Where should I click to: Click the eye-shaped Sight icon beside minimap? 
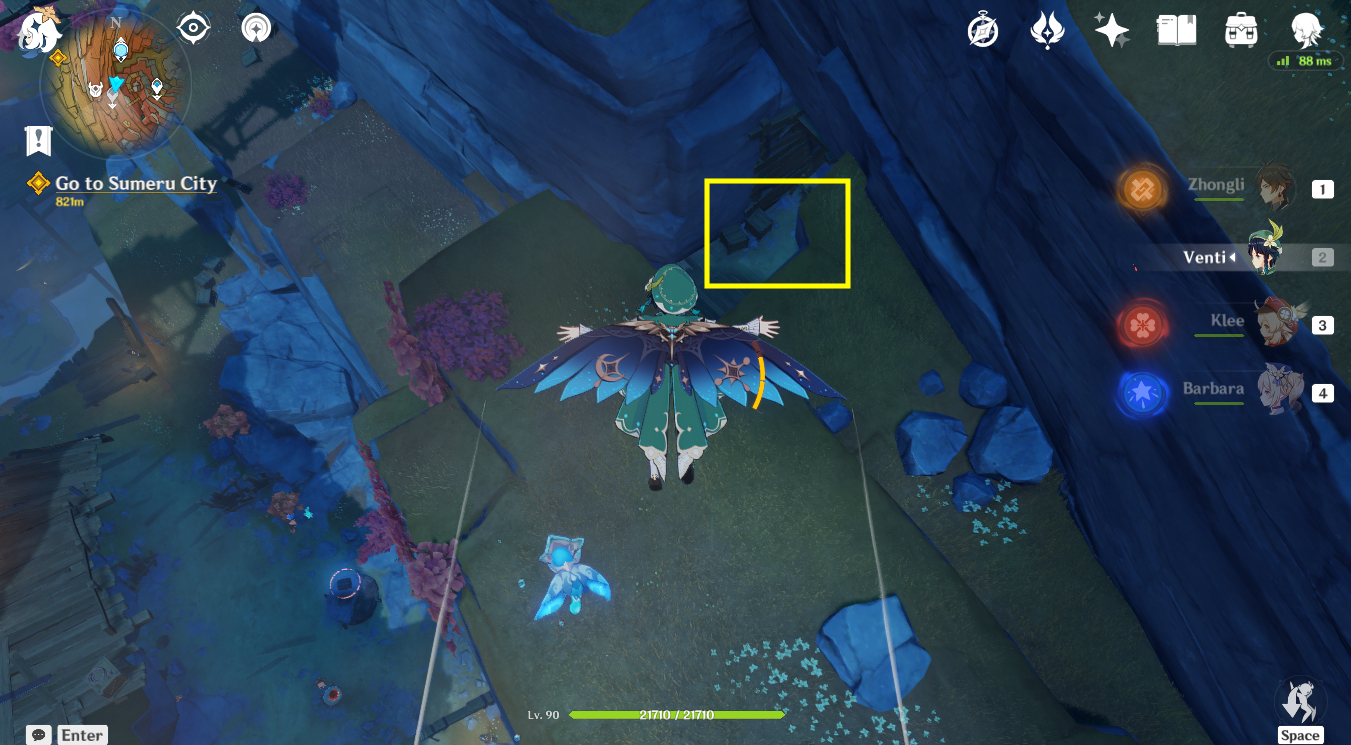(x=192, y=27)
